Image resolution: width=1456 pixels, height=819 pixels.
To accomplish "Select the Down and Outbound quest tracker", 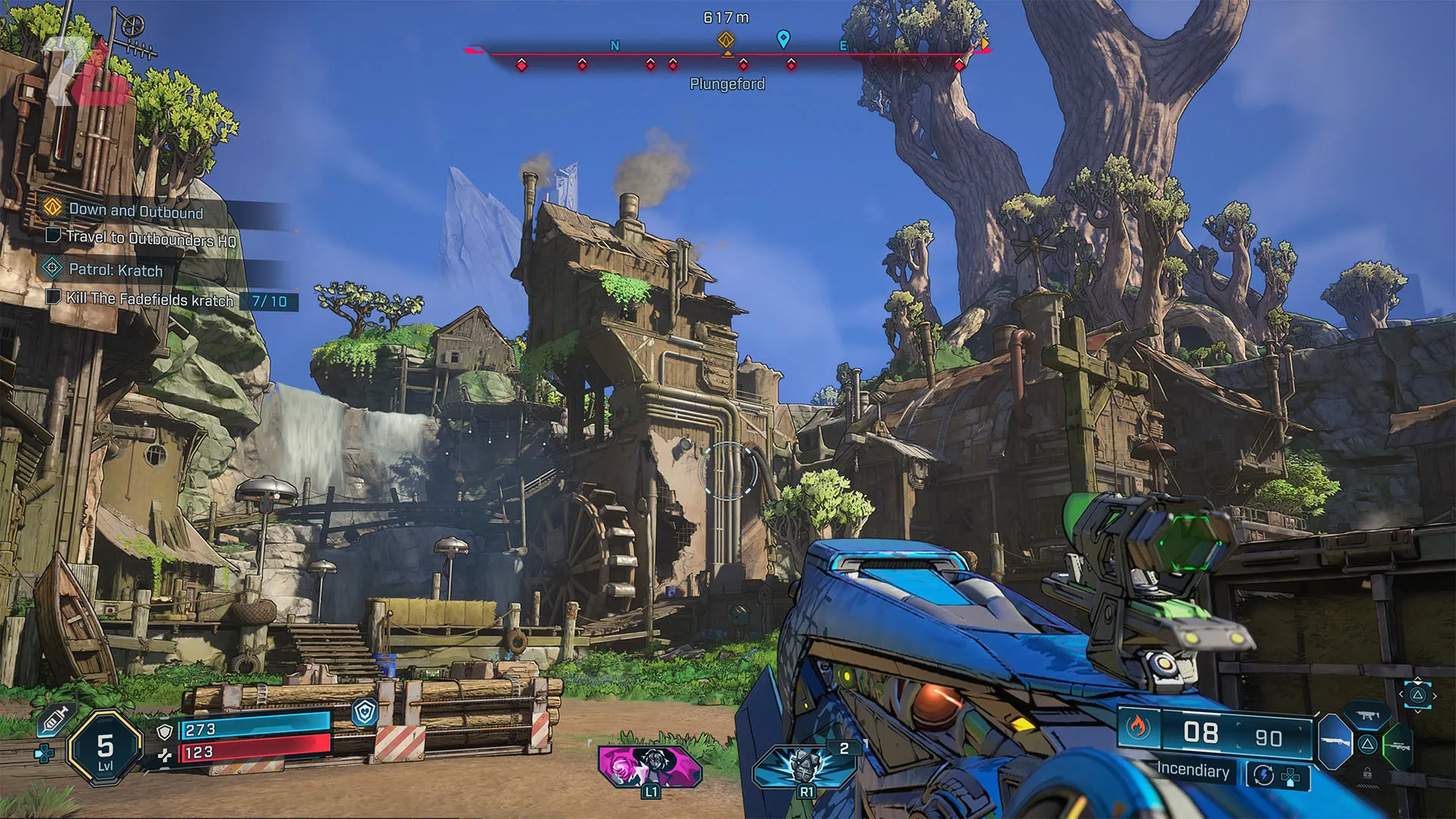I will click(136, 211).
